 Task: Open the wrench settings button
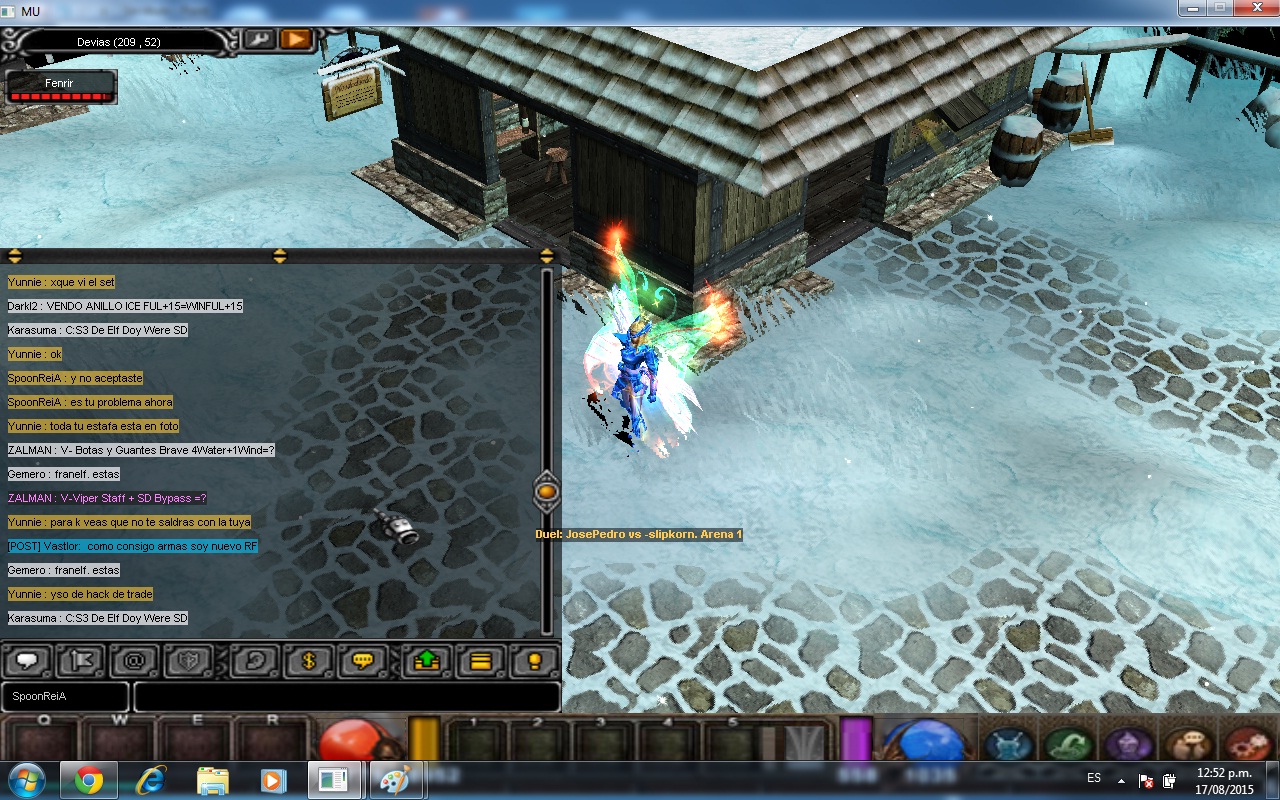259,39
